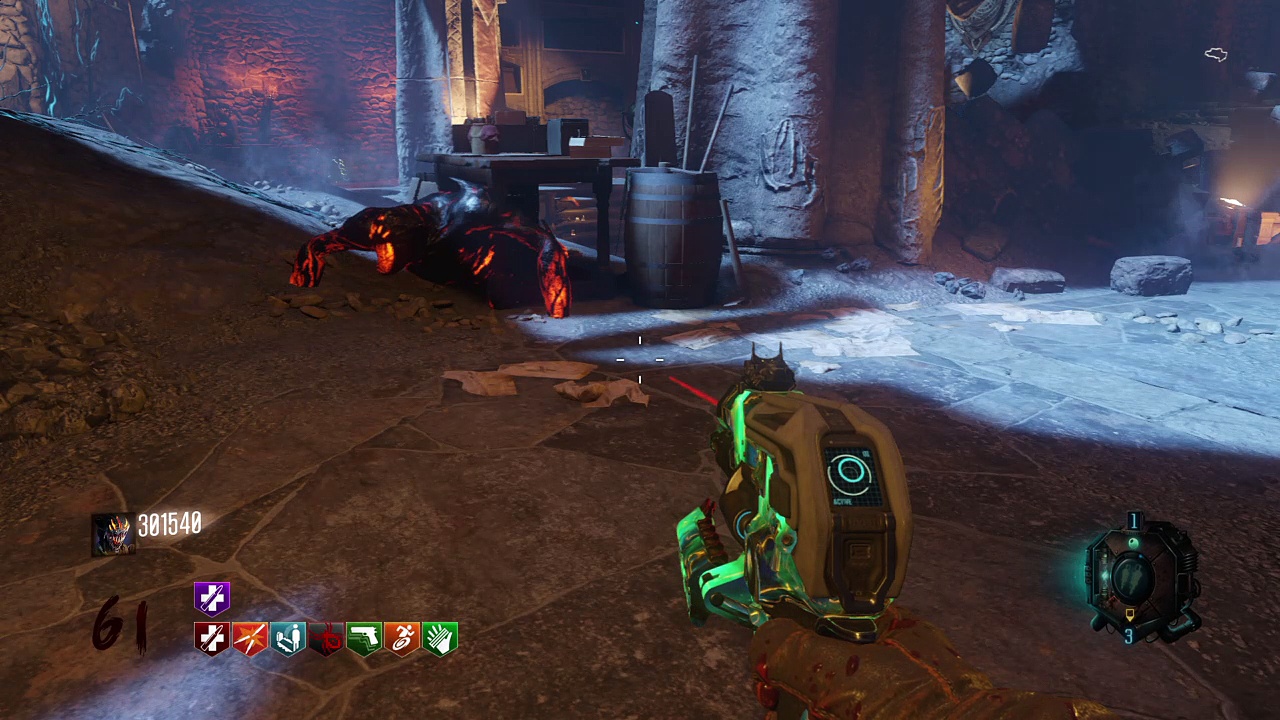Click the player character portrait

click(x=112, y=534)
